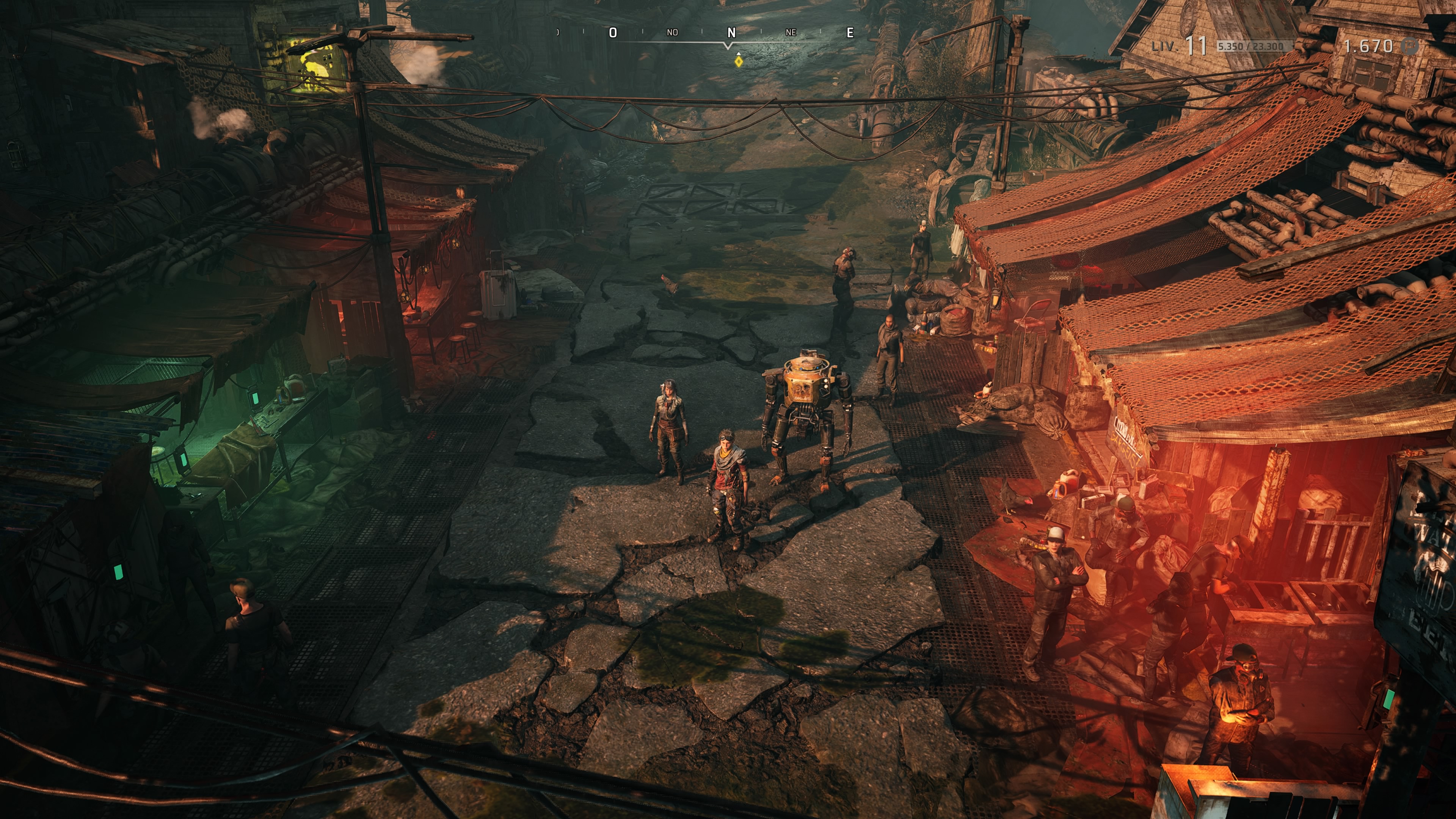Select the round P currency icon
1456x819 pixels.
(x=1411, y=46)
